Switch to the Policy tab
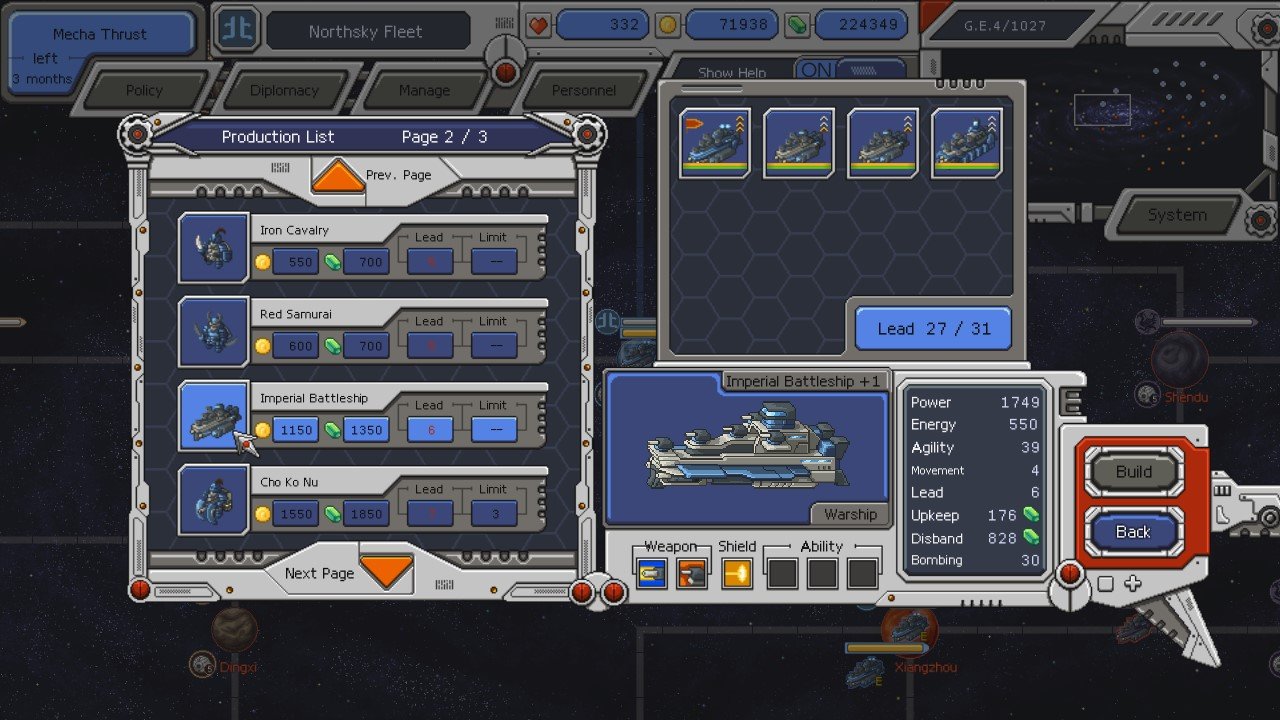 [x=145, y=90]
